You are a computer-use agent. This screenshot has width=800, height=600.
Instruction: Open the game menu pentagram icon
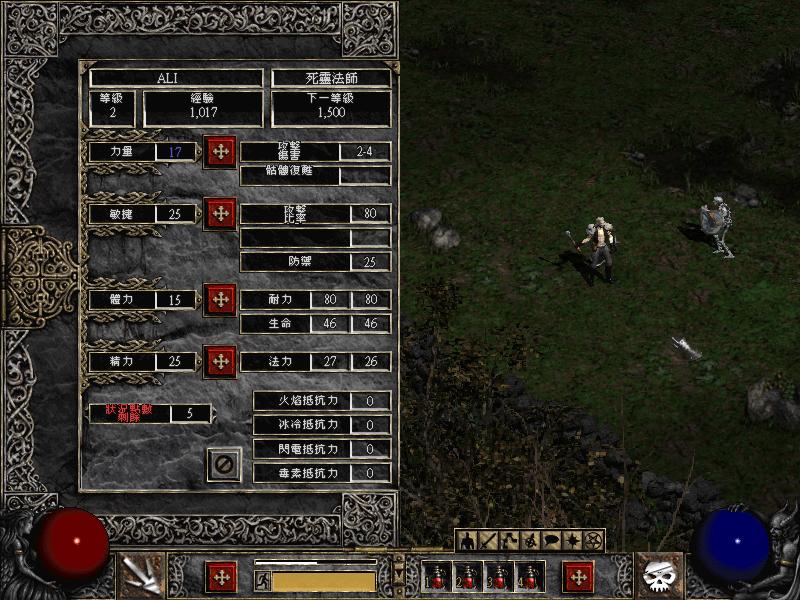pyautogui.click(x=593, y=541)
